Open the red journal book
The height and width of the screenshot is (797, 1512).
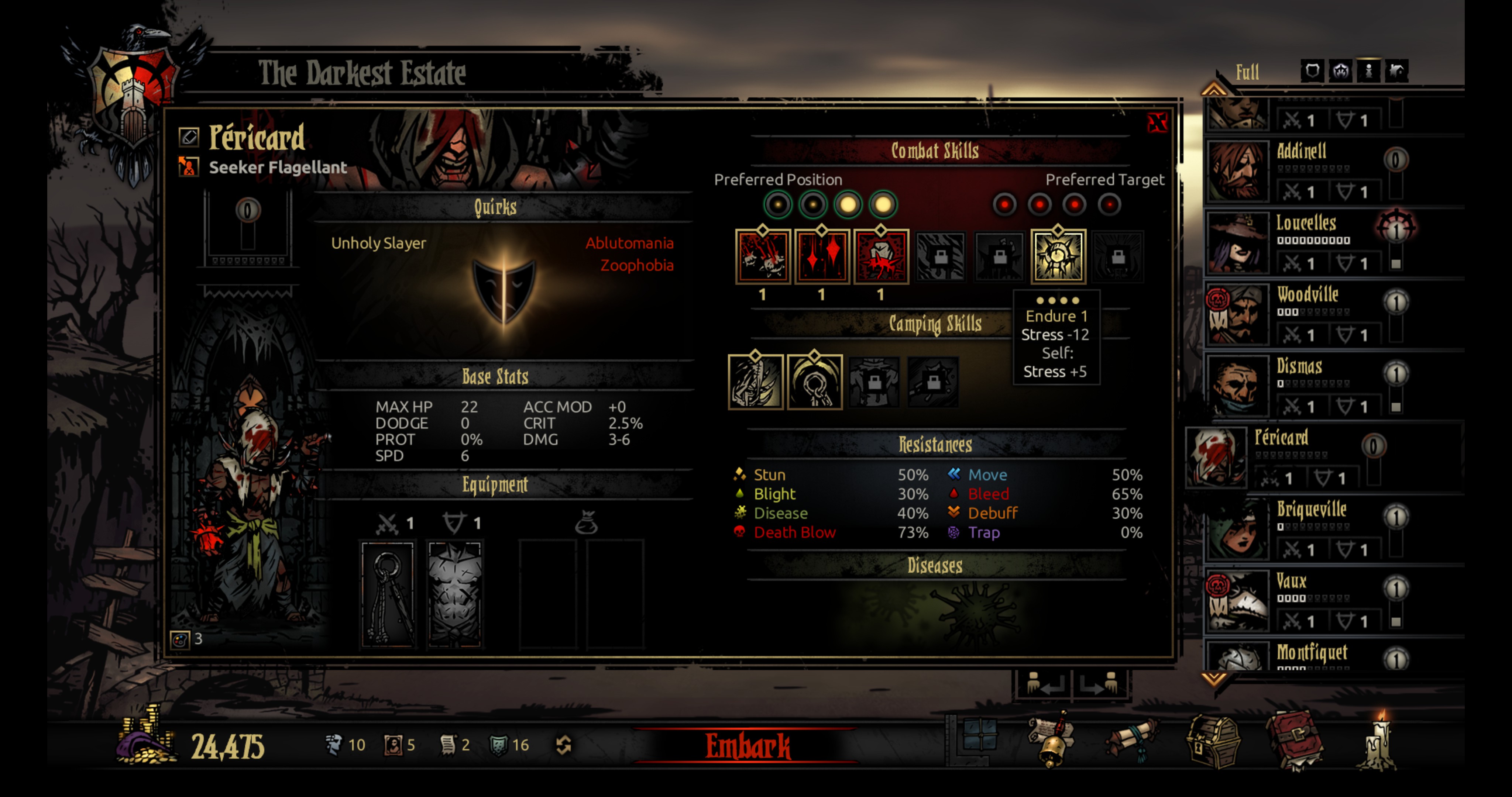coord(1295,741)
